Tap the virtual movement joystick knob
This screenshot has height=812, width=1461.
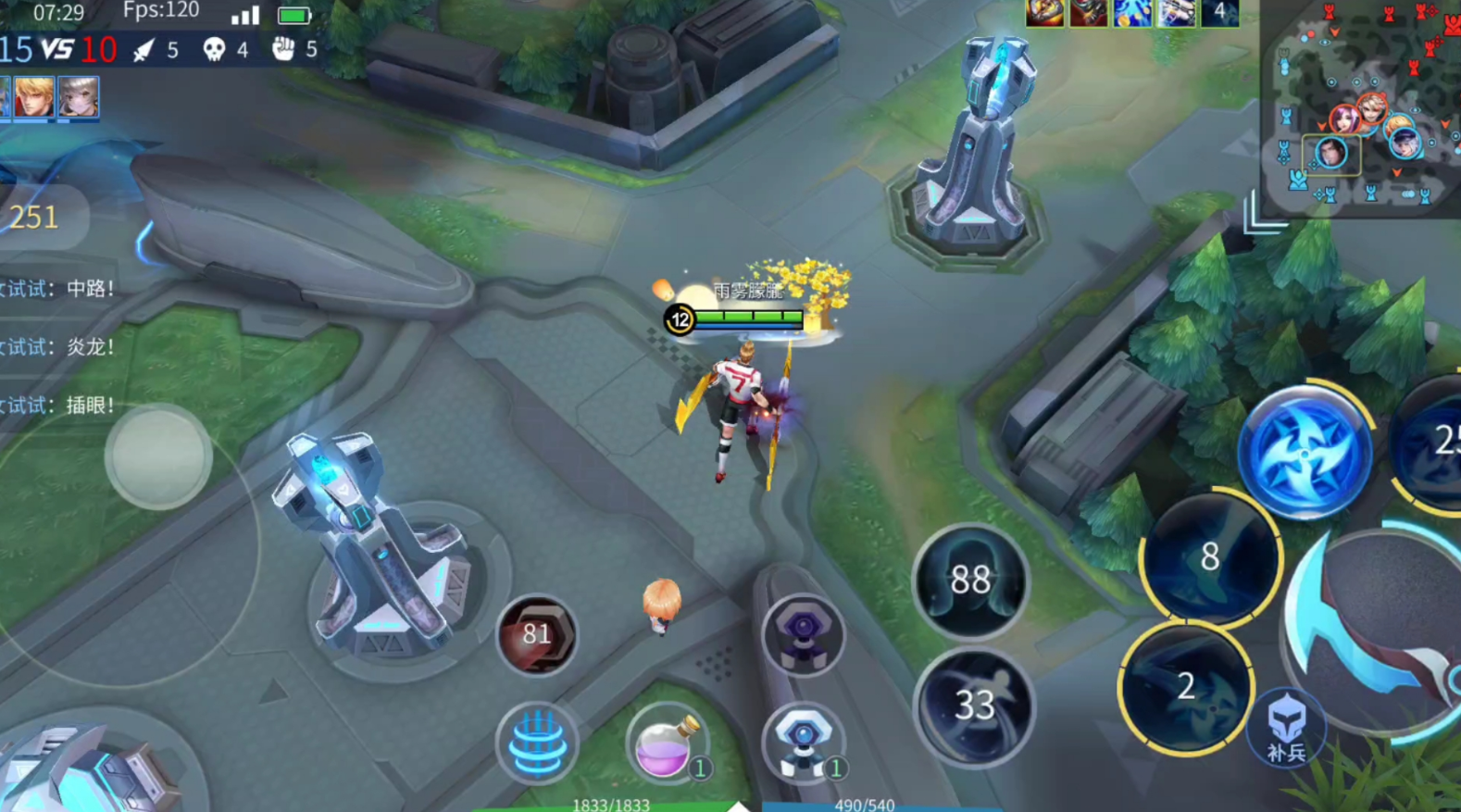coord(158,456)
